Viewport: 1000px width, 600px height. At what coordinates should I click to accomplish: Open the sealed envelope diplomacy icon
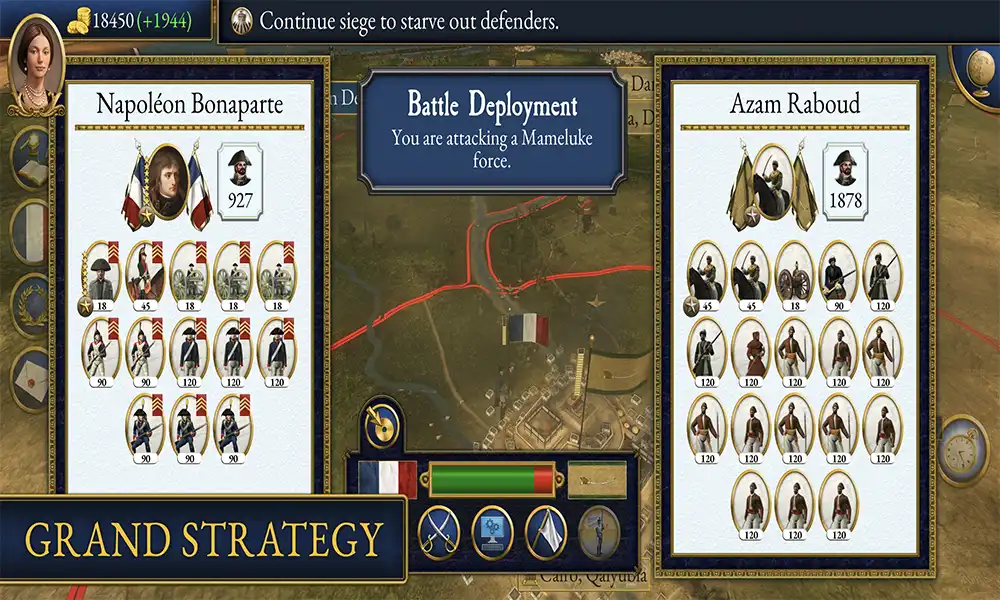click(32, 377)
